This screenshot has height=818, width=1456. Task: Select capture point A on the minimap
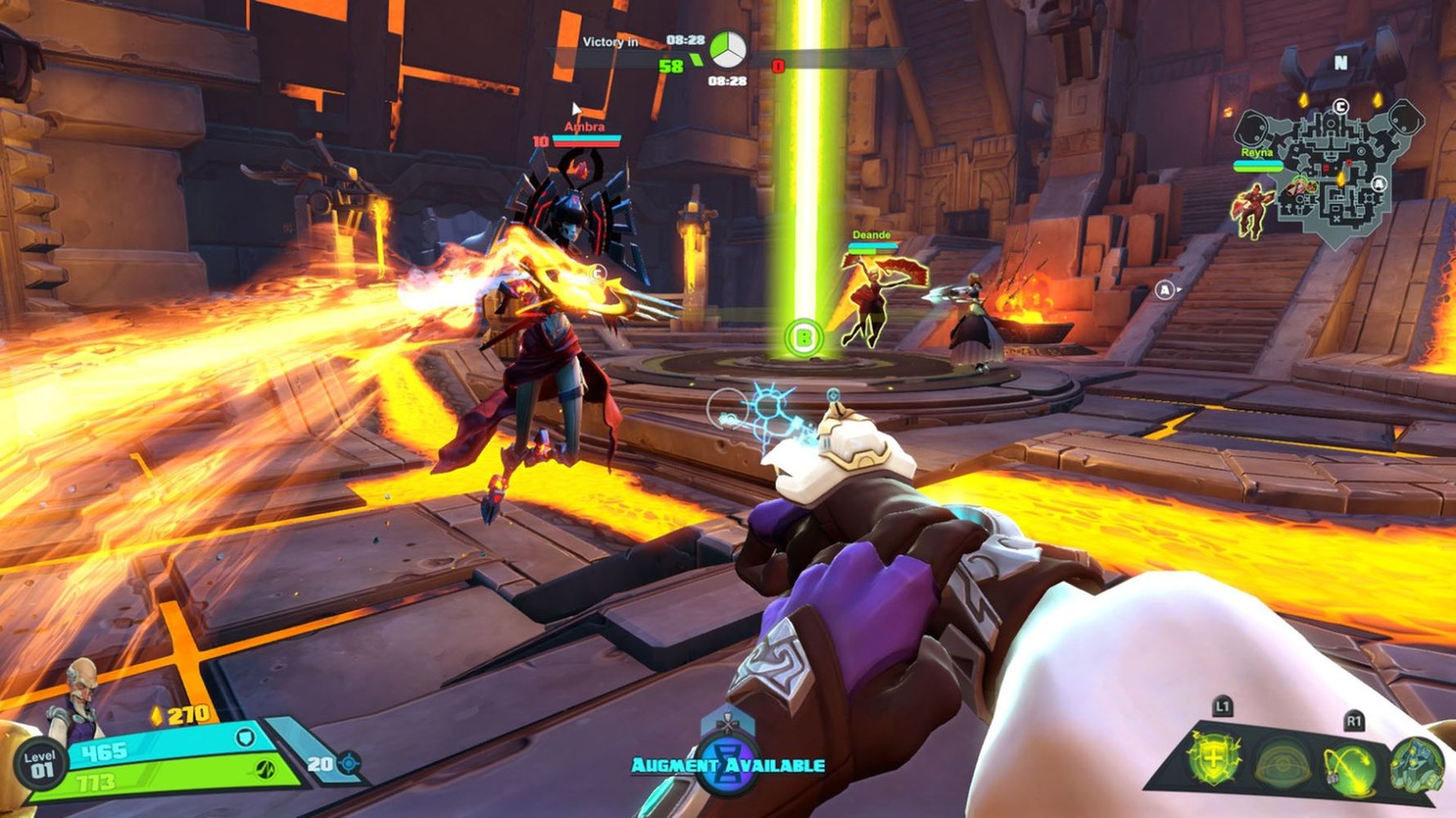coord(1380,184)
